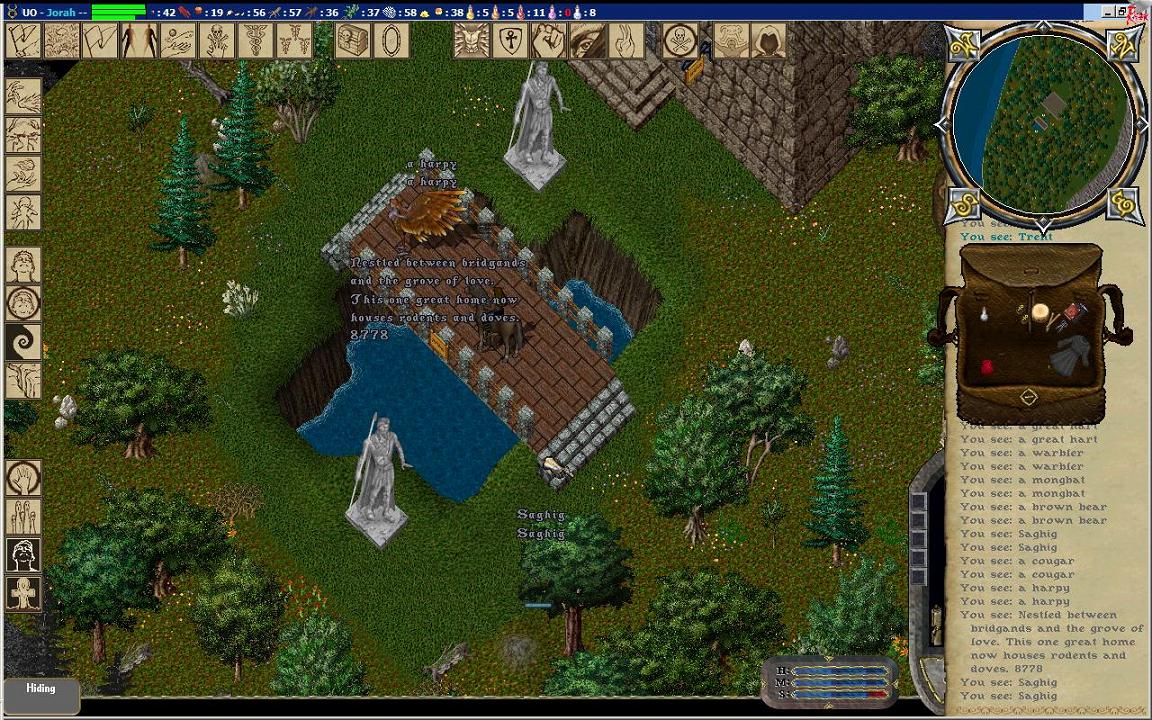Select the red item in the backpack
Screen dimensions: 1152x720
coord(988,368)
